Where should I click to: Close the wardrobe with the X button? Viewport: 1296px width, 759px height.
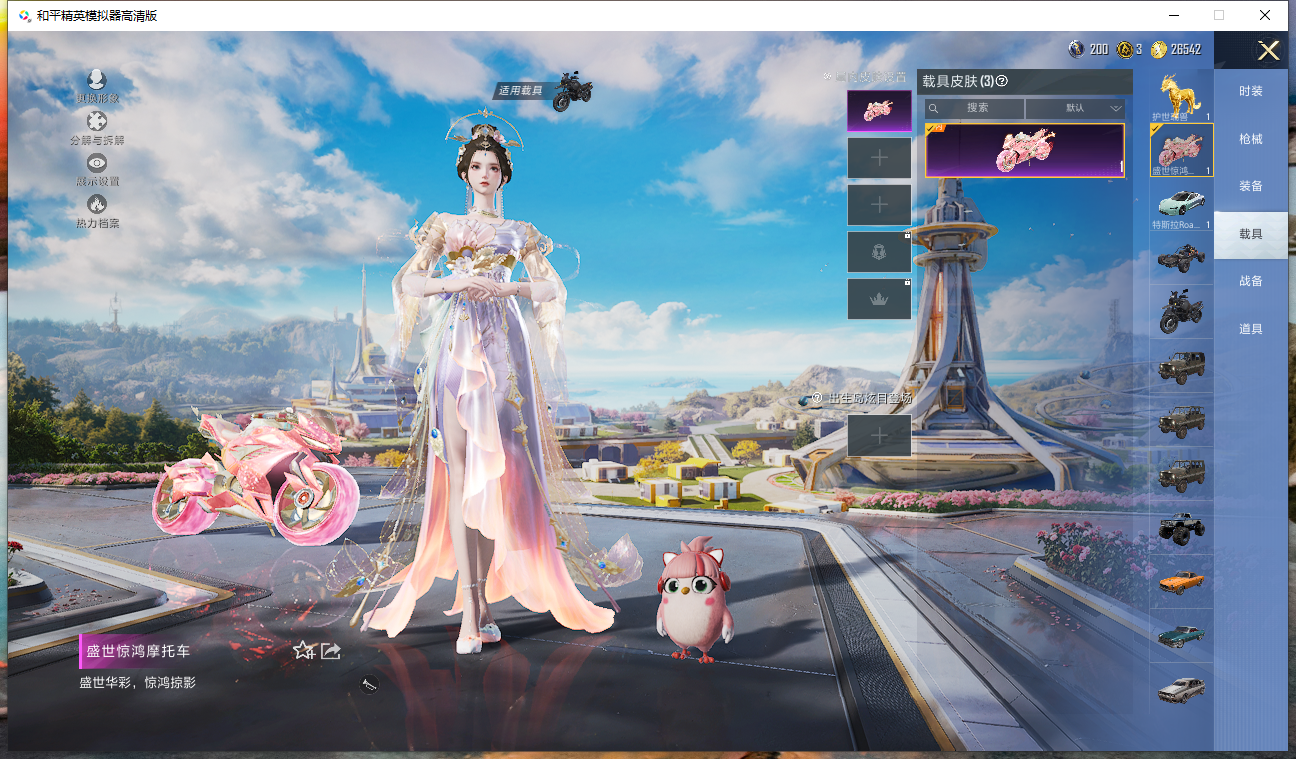point(1268,51)
